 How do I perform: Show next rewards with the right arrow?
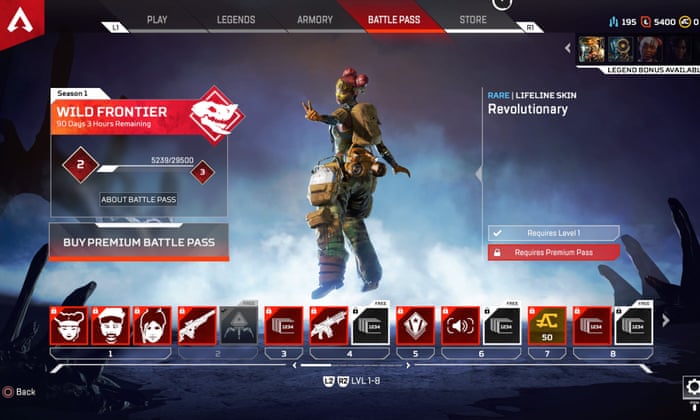pyautogui.click(x=667, y=320)
